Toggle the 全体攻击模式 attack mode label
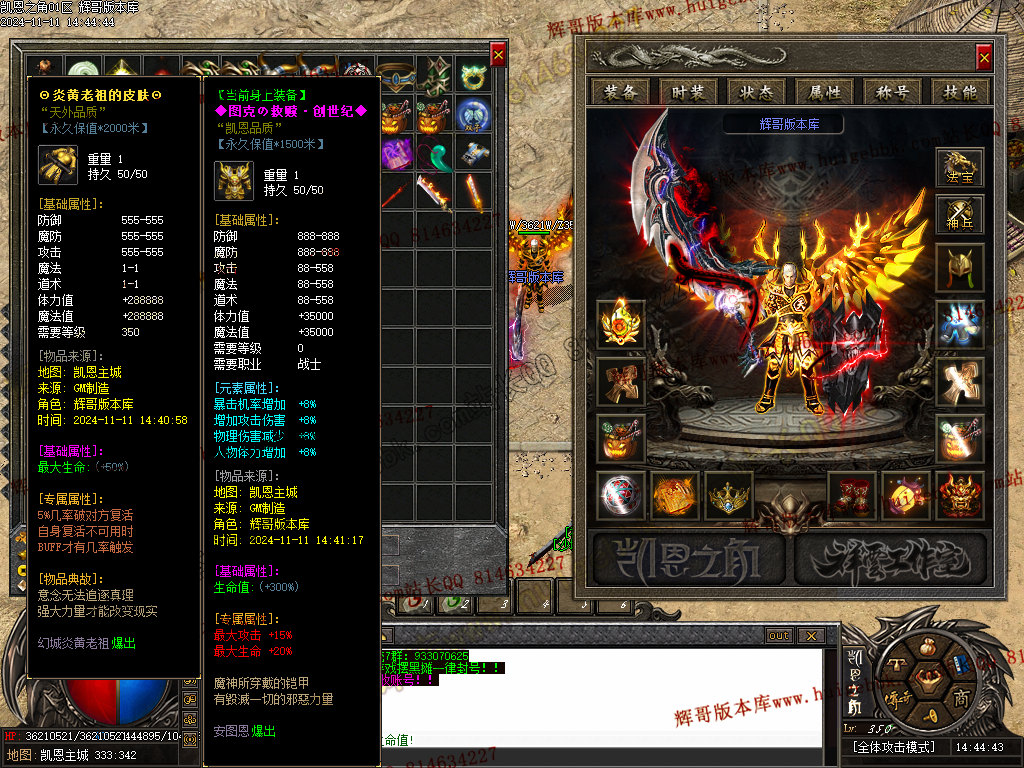The height and width of the screenshot is (768, 1024). point(894,747)
